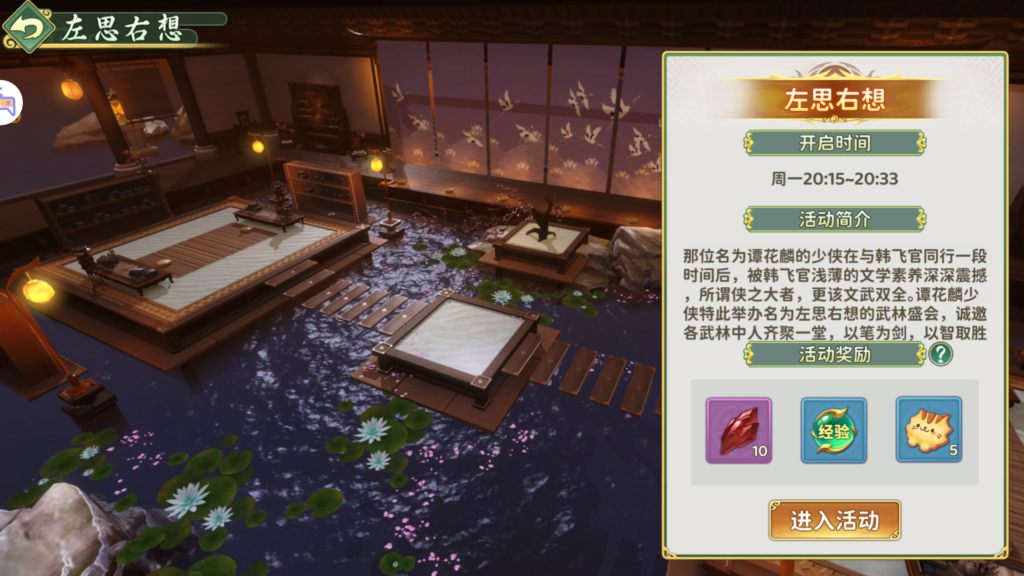The width and height of the screenshot is (1024, 576).
Task: Inspect the orange cat reward icon
Action: coord(928,430)
